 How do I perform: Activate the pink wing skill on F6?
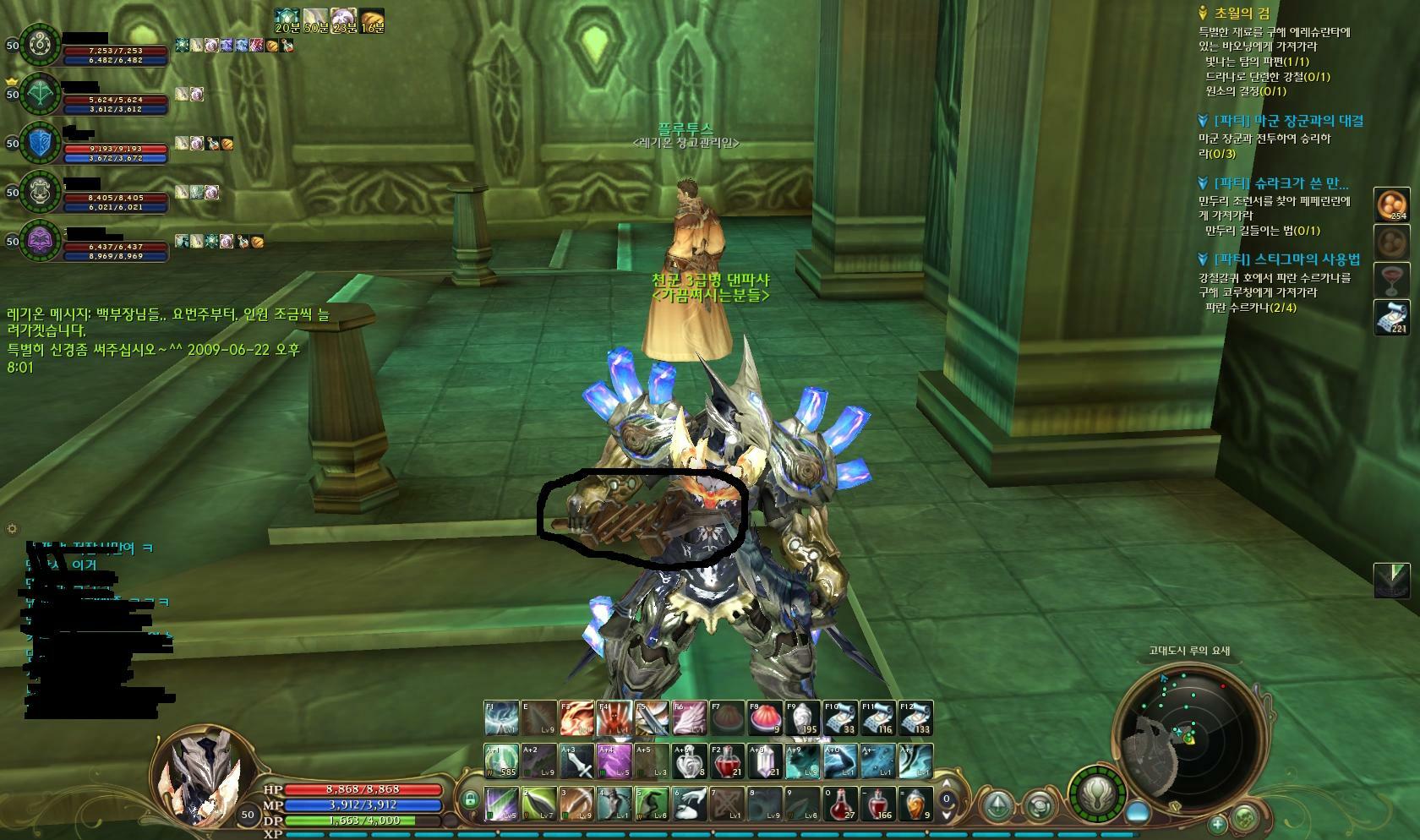tap(689, 718)
